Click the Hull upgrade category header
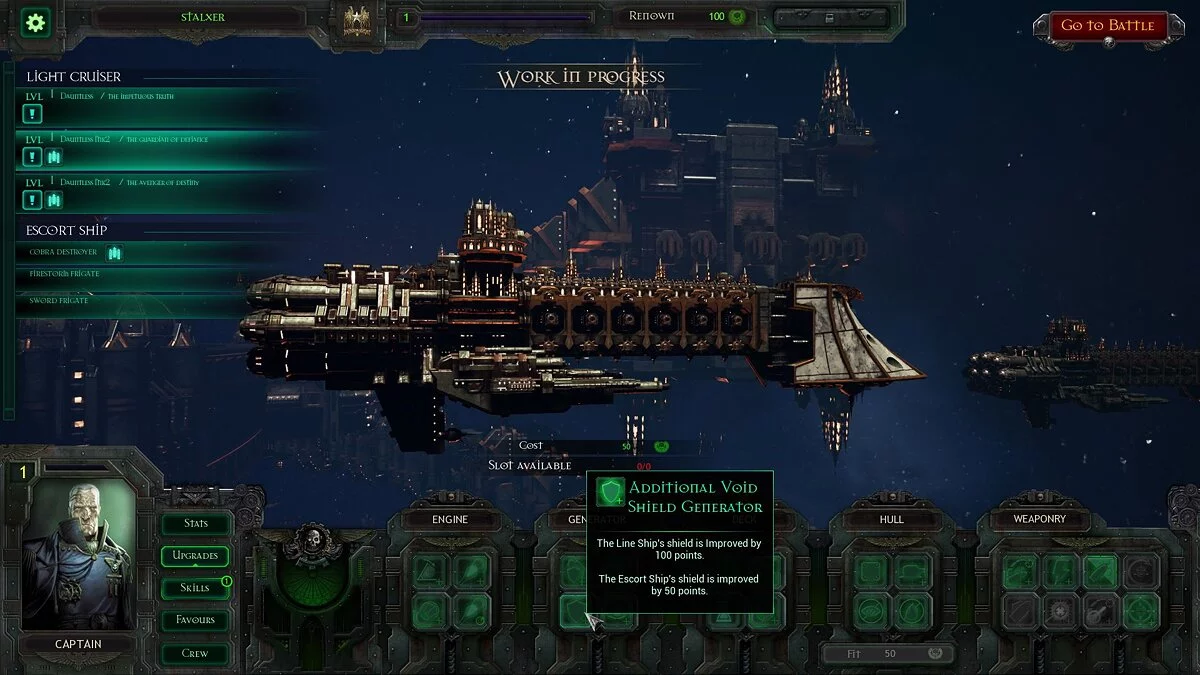1200x675 pixels. (x=891, y=519)
